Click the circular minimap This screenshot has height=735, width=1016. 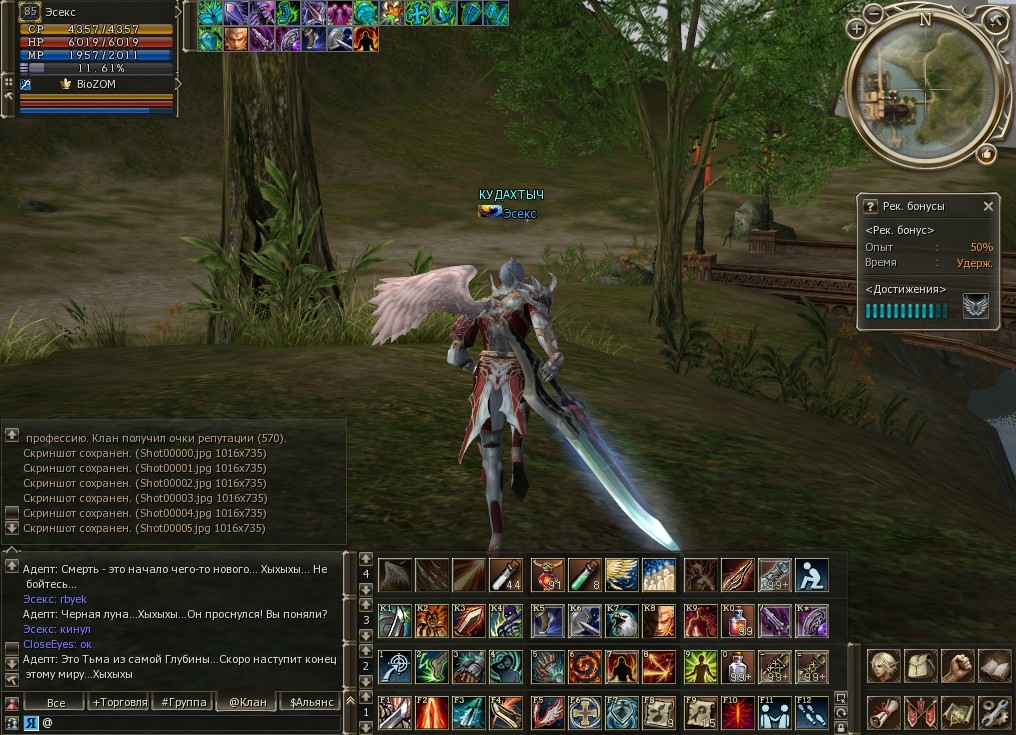coord(923,88)
